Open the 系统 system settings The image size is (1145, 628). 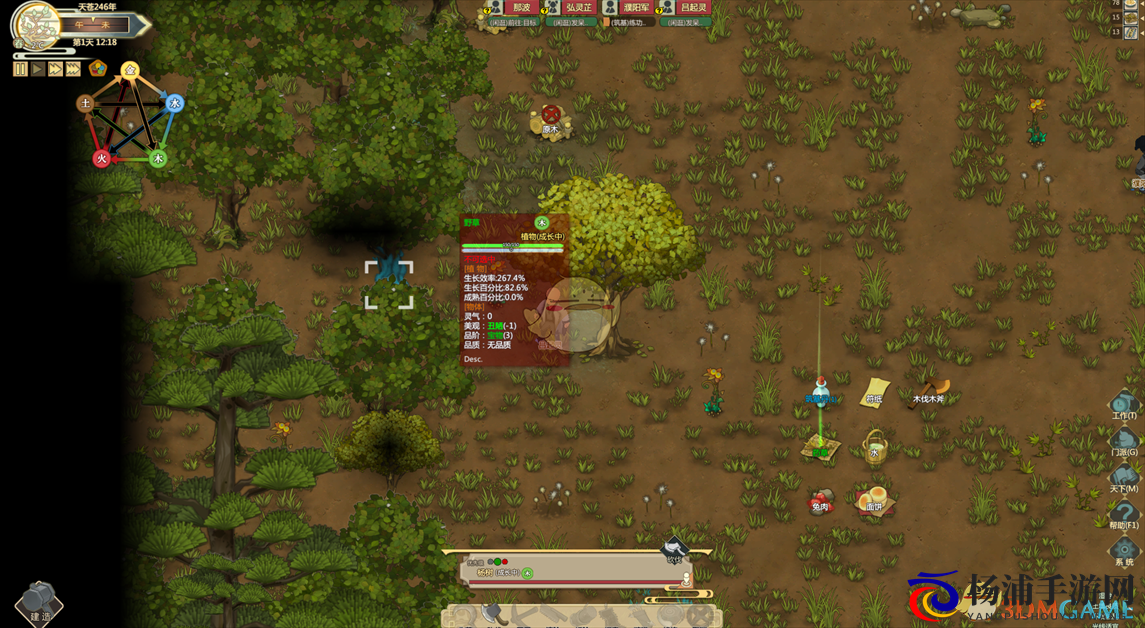(x=1124, y=552)
